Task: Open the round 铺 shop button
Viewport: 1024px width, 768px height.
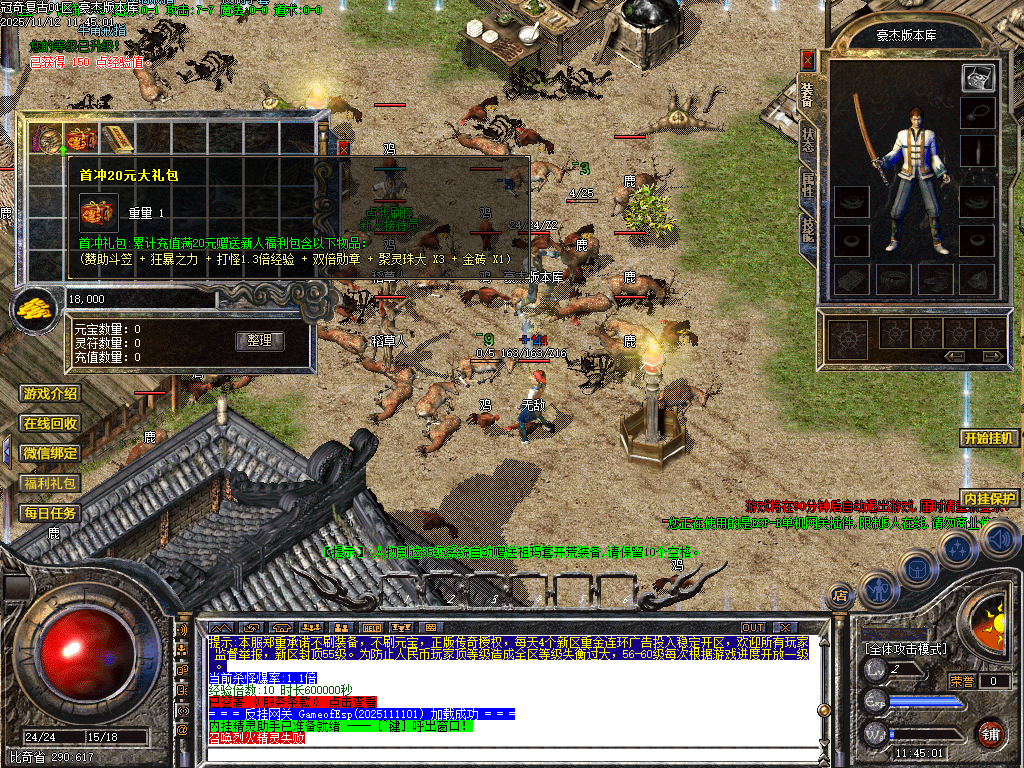Action: (x=991, y=733)
